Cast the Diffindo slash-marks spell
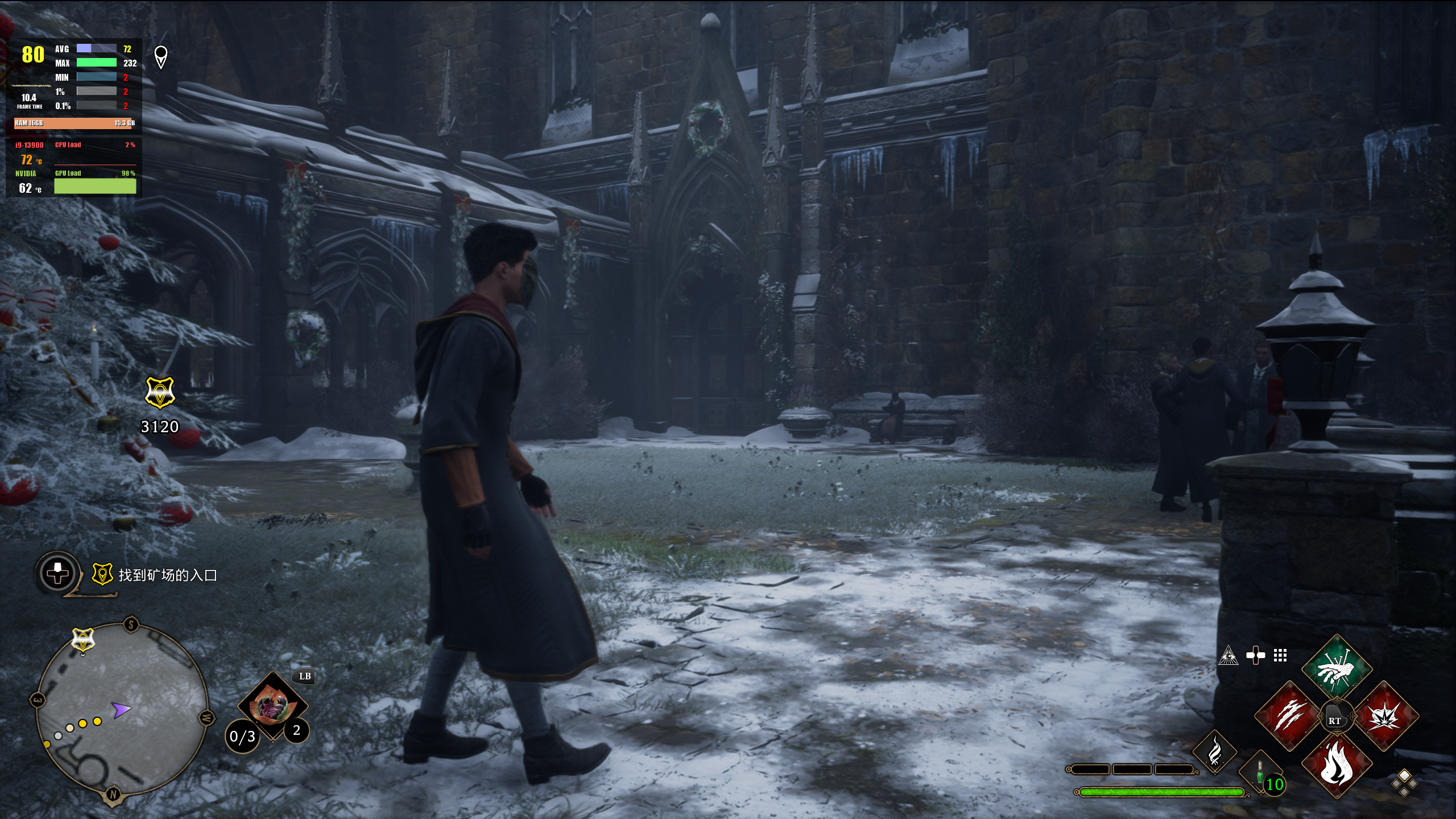The width and height of the screenshot is (1456, 819). 1288,715
